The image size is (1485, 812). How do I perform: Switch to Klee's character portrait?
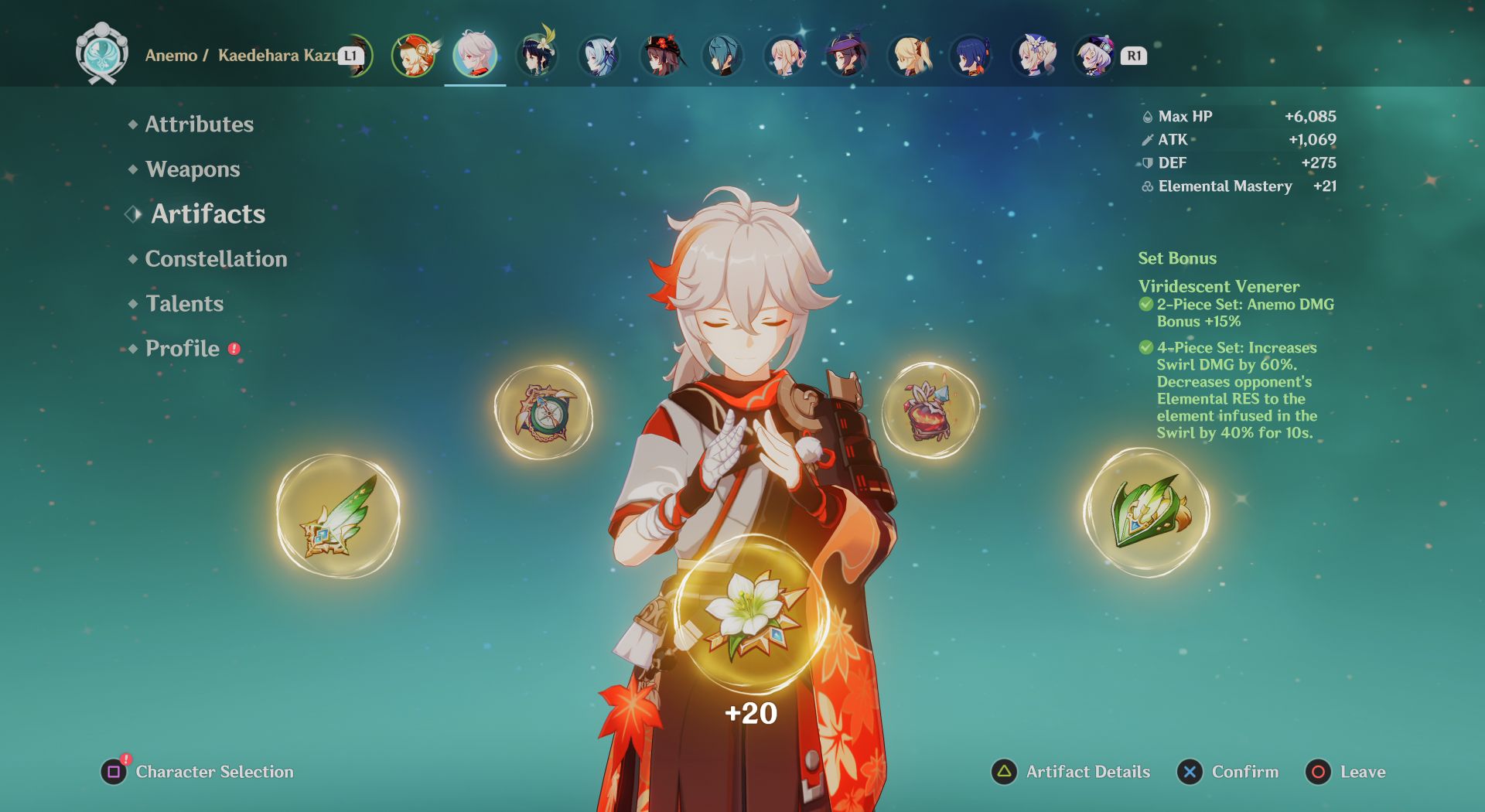click(x=414, y=56)
